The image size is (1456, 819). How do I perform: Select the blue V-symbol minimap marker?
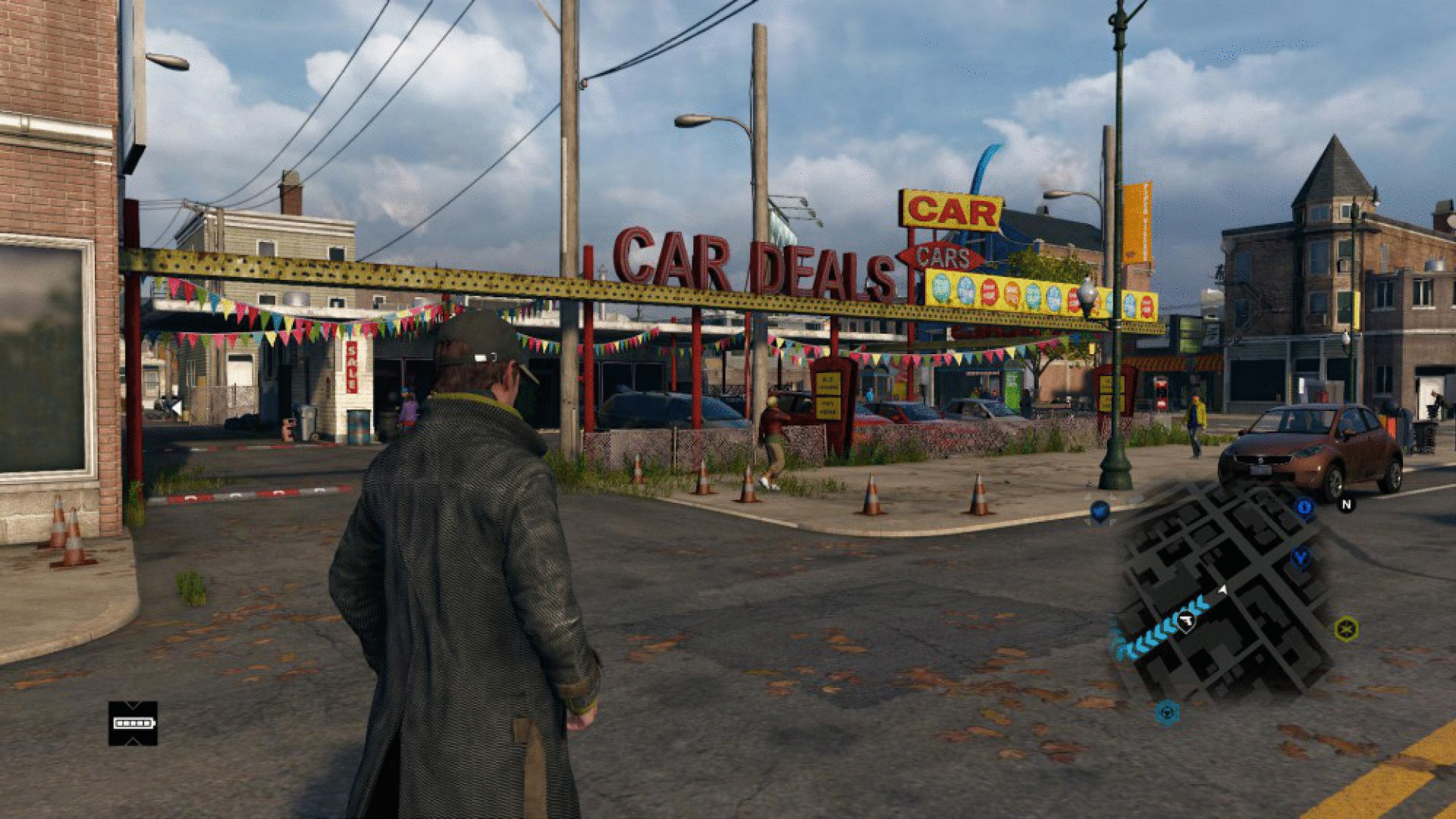pyautogui.click(x=1301, y=559)
